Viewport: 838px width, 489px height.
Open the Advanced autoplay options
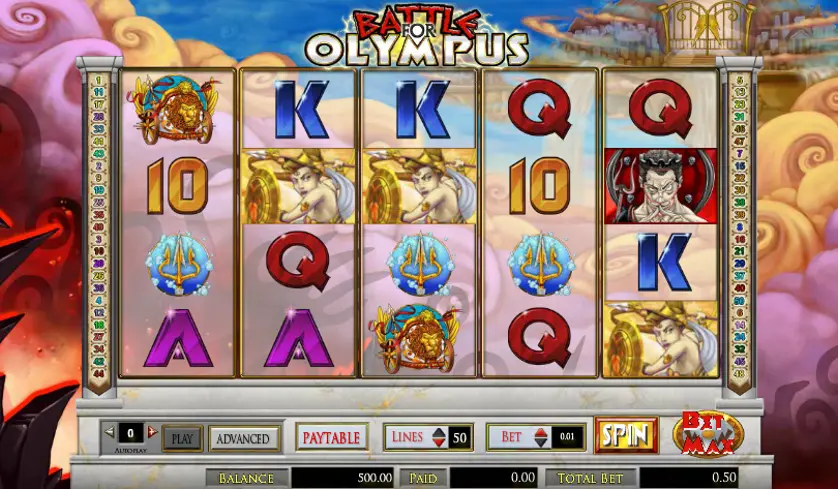click(x=243, y=438)
